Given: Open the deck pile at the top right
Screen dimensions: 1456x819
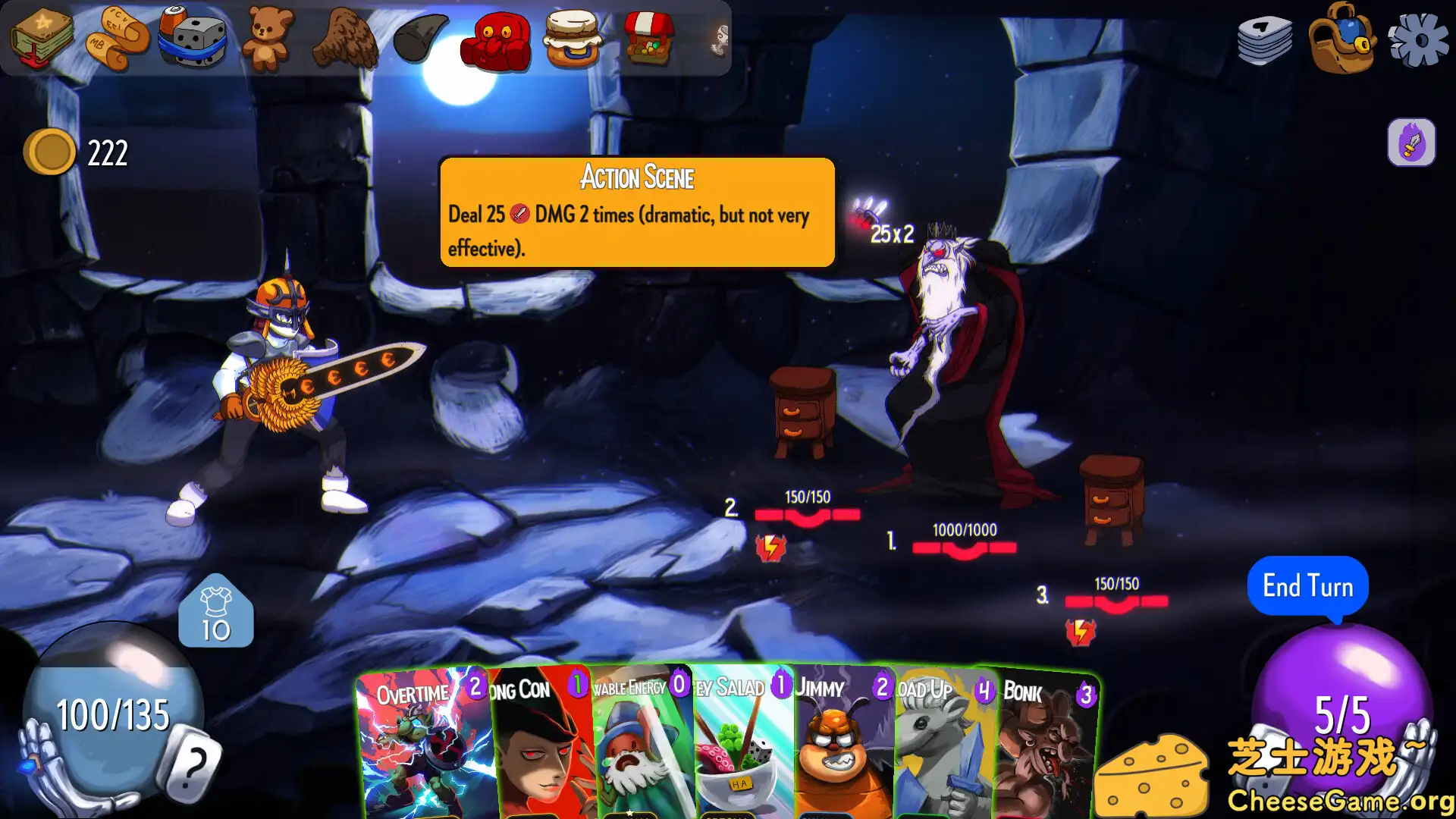Looking at the screenshot, I should coord(1265,39).
